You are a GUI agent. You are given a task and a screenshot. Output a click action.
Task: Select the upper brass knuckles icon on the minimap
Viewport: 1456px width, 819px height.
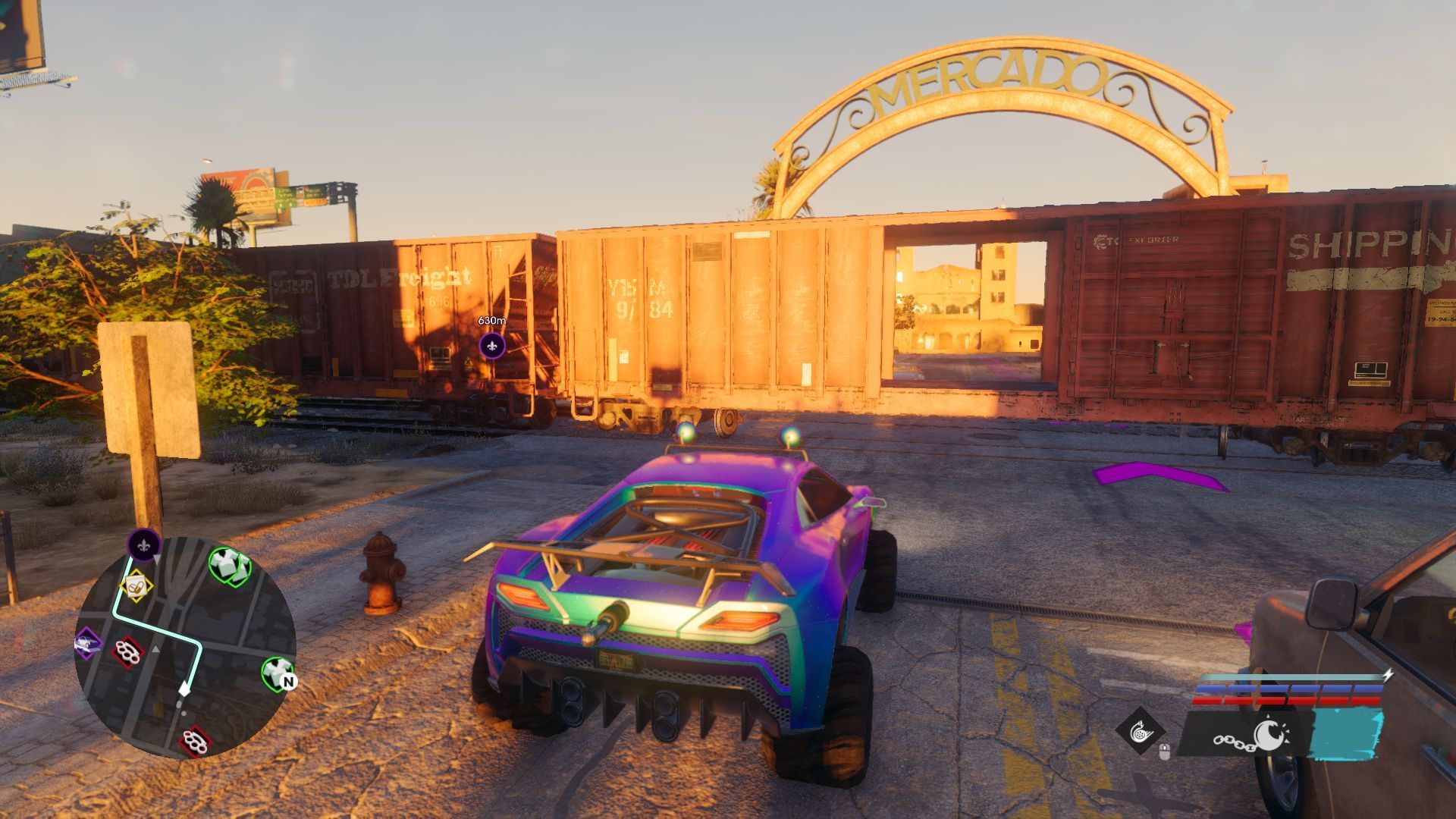127,654
